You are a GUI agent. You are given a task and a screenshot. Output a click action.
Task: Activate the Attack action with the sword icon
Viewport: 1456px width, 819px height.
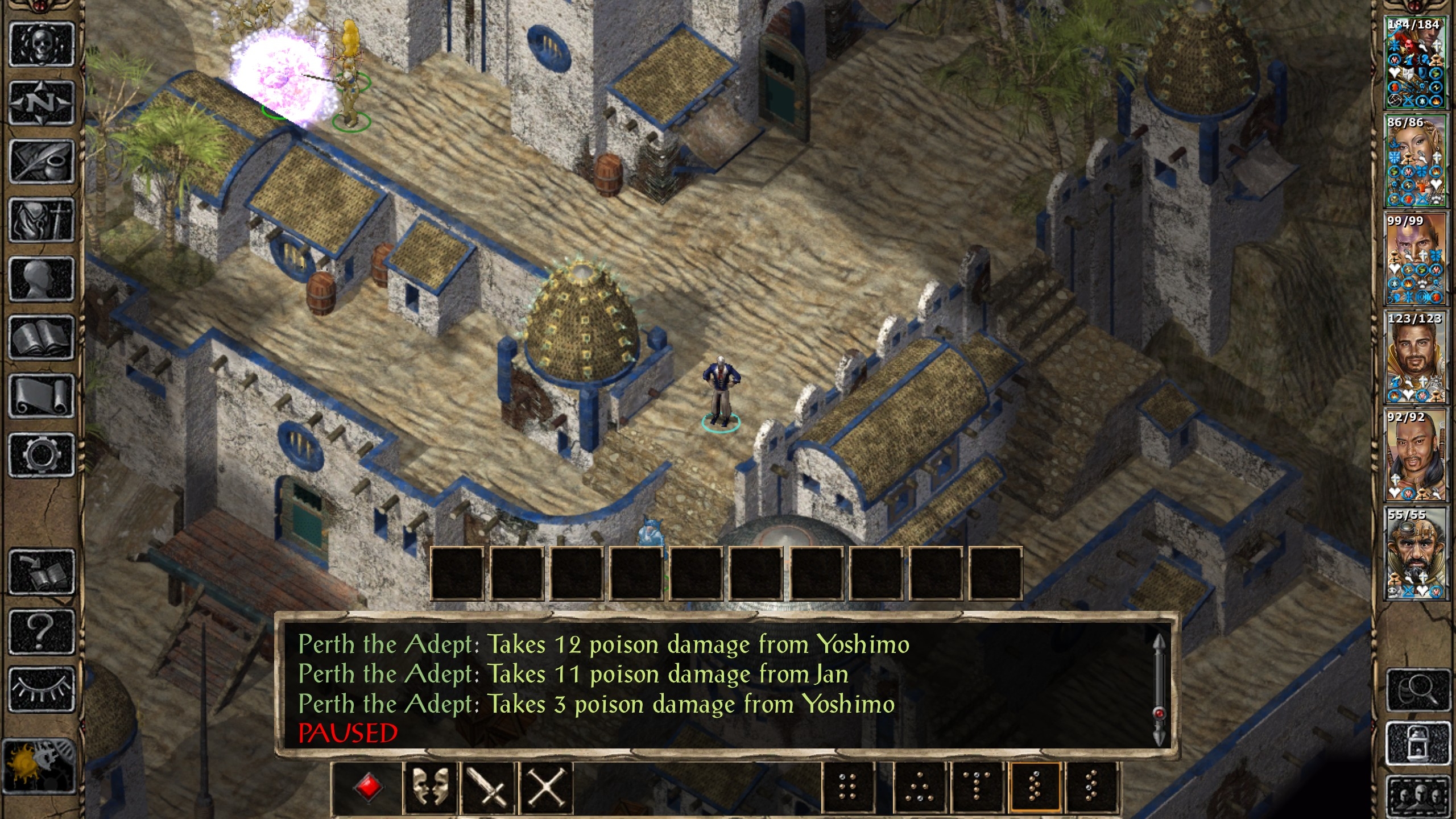coord(489,788)
